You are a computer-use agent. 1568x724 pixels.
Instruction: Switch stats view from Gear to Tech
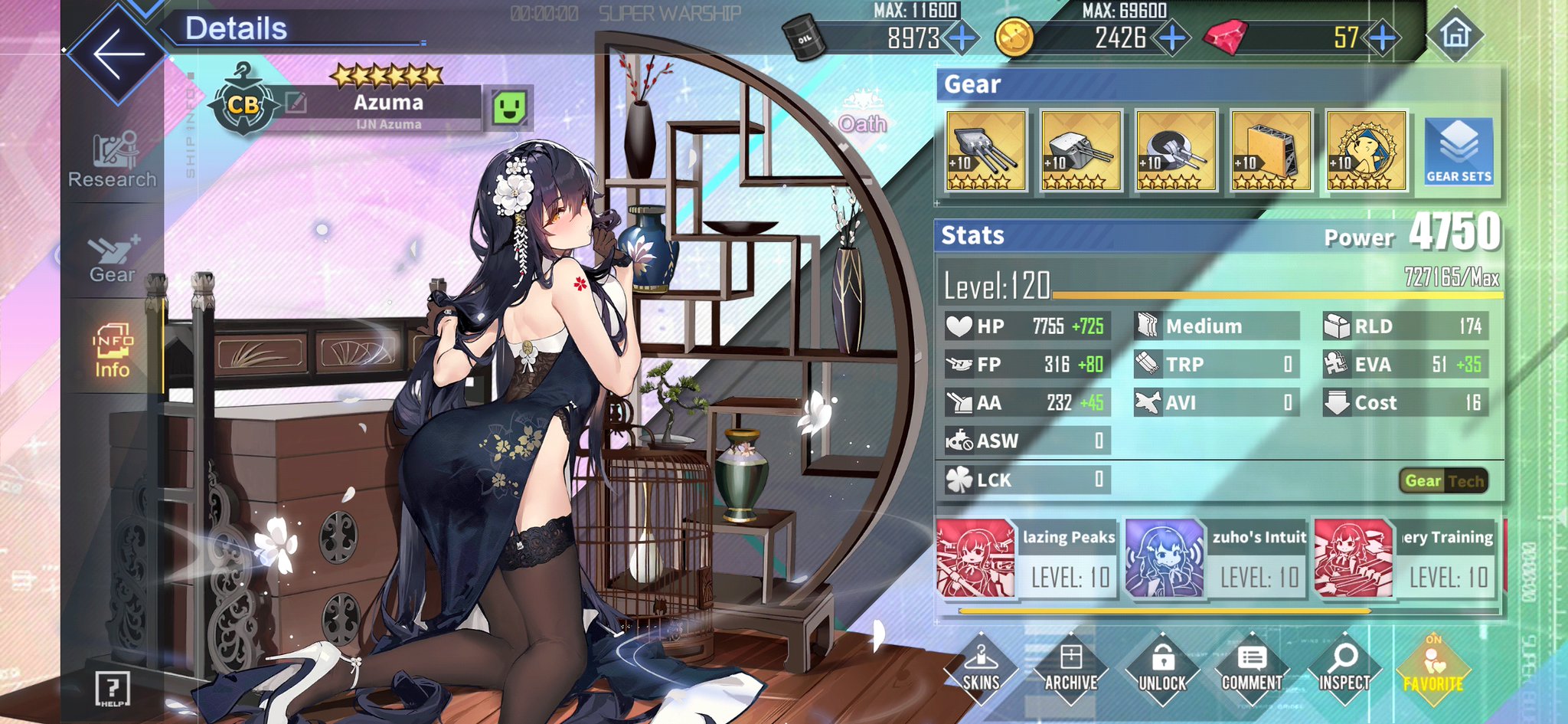tap(1471, 480)
